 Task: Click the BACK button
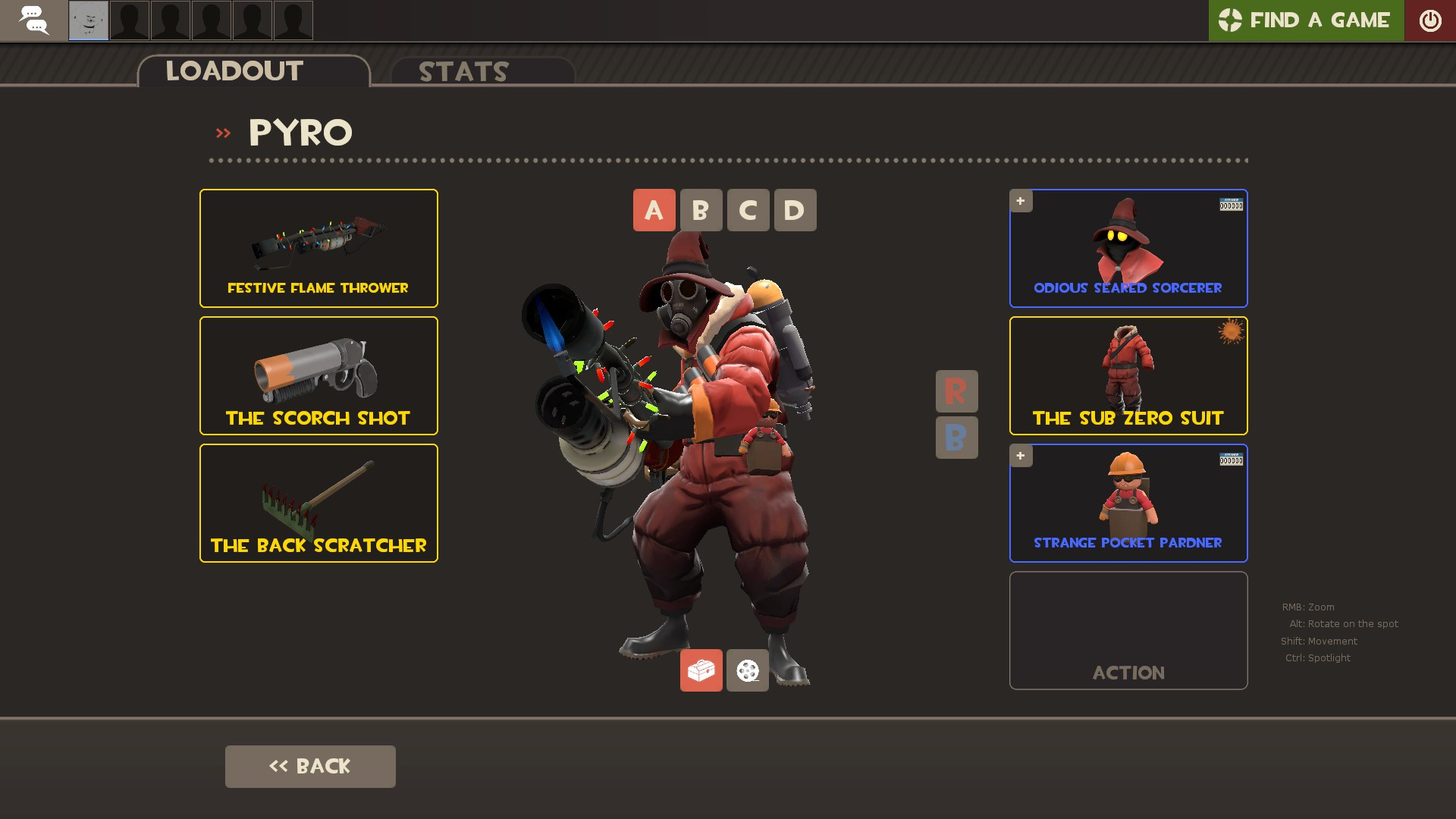point(309,766)
